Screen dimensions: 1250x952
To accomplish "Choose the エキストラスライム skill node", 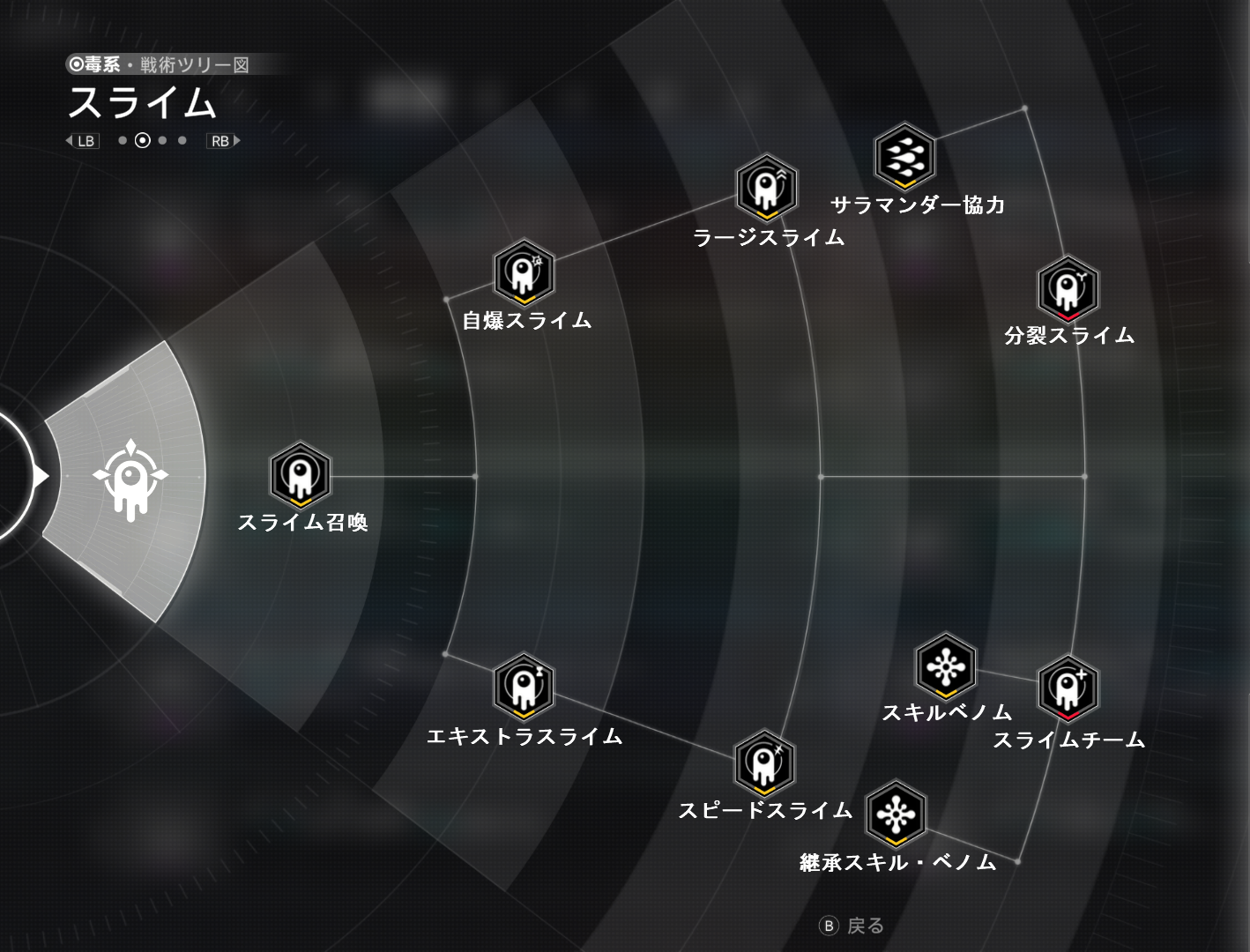I will point(524,687).
